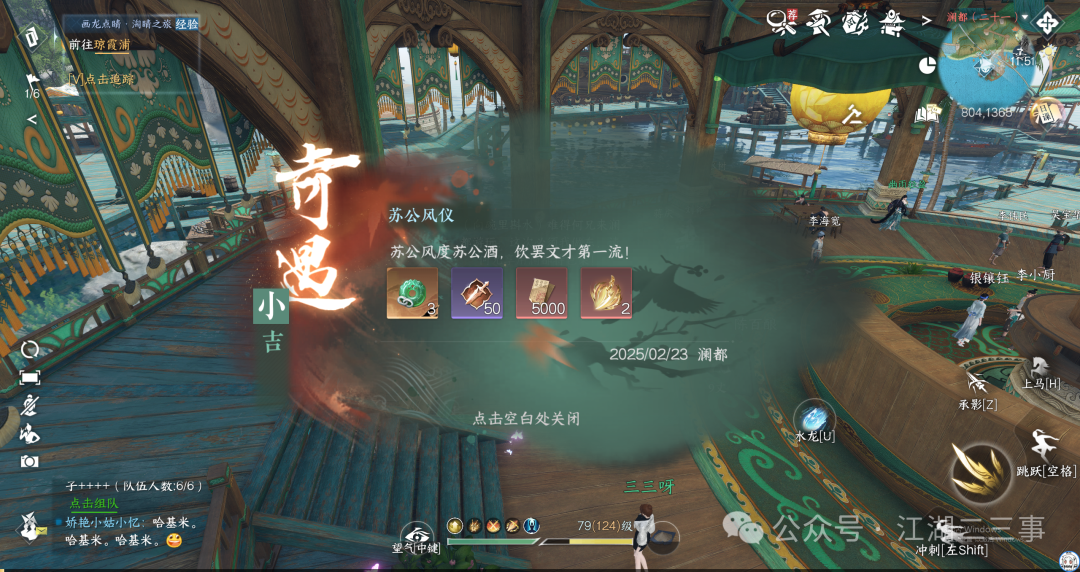Open the magnifier icon with 荐 badge

(x=781, y=22)
